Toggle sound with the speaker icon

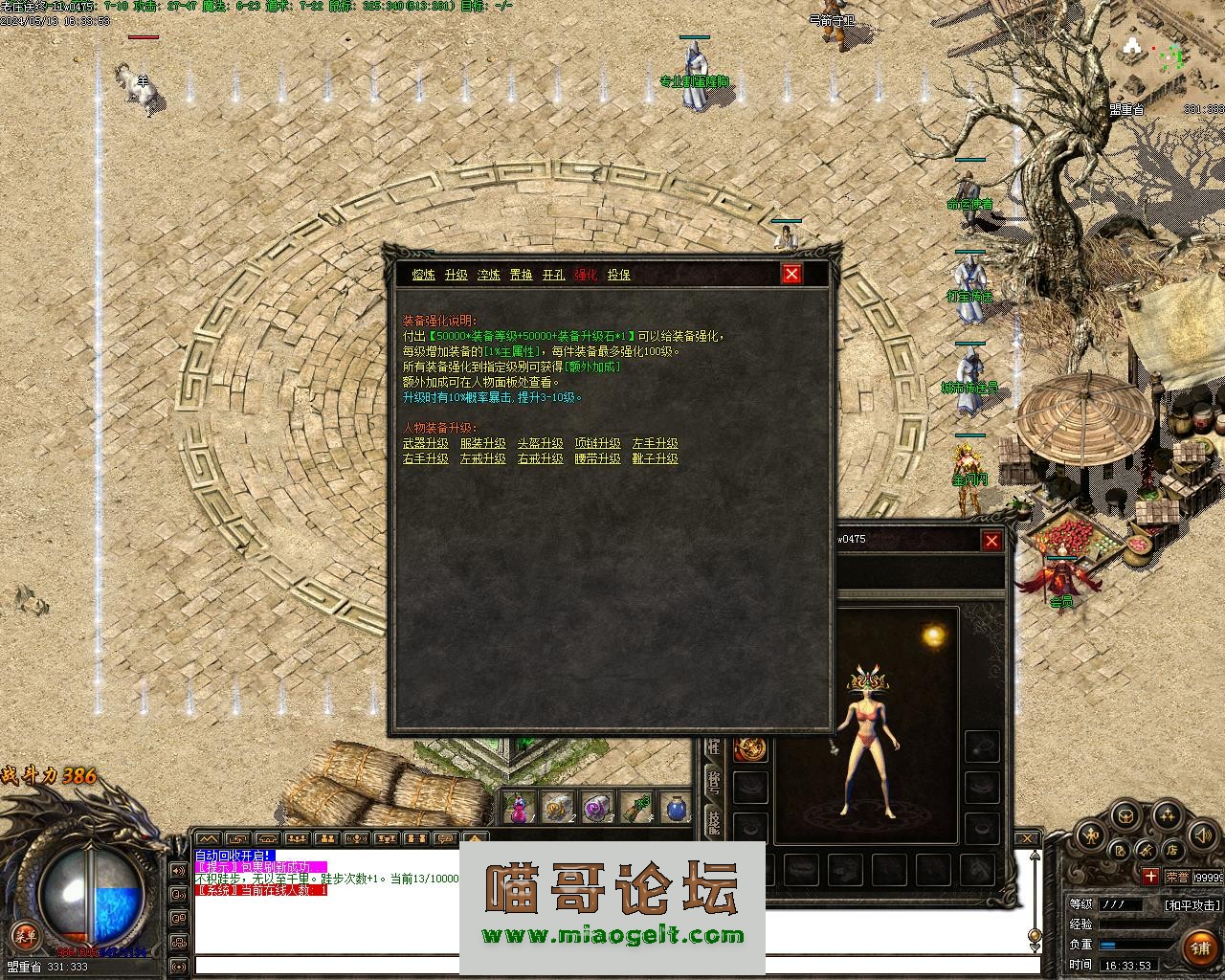[x=1202, y=835]
